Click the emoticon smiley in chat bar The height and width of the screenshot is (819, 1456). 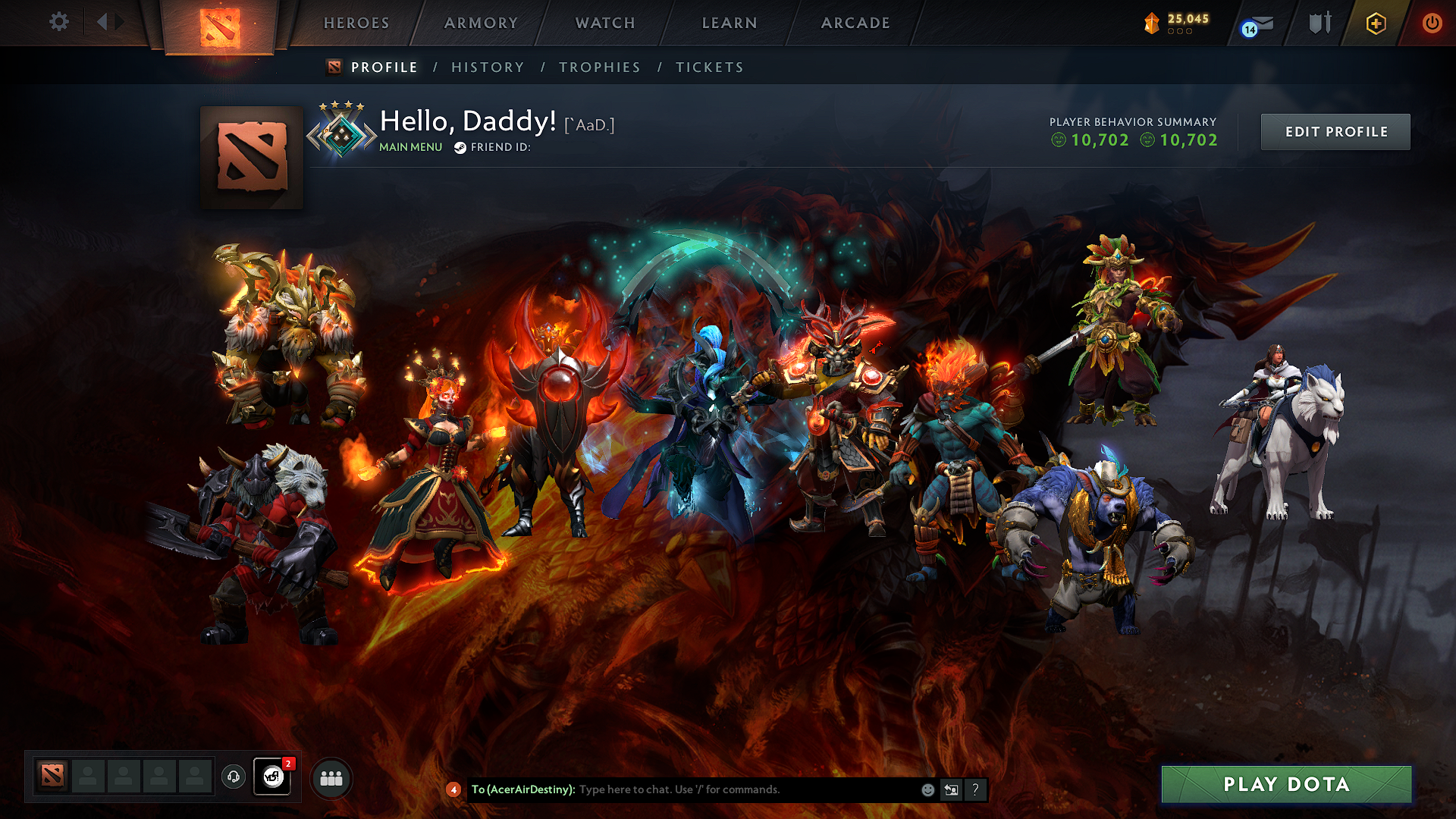(927, 789)
